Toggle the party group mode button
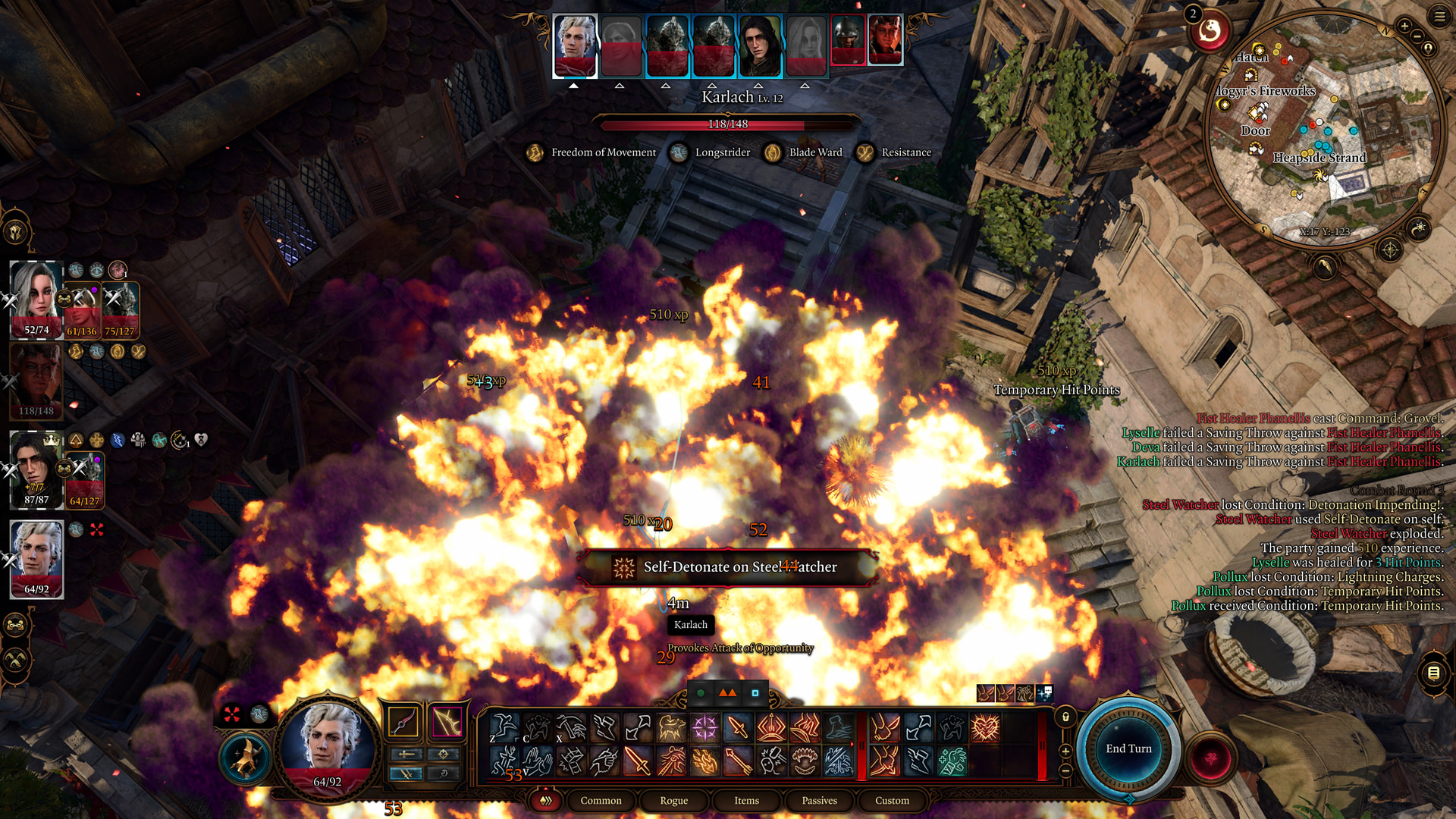 point(16,626)
